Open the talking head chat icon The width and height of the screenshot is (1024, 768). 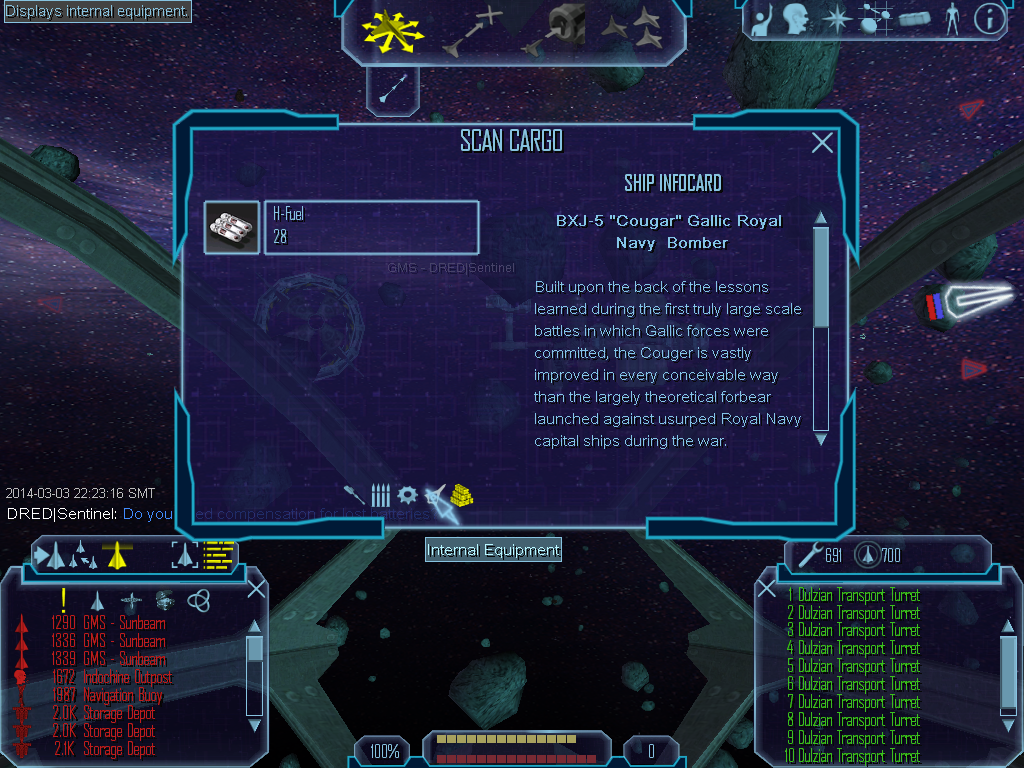(x=796, y=18)
